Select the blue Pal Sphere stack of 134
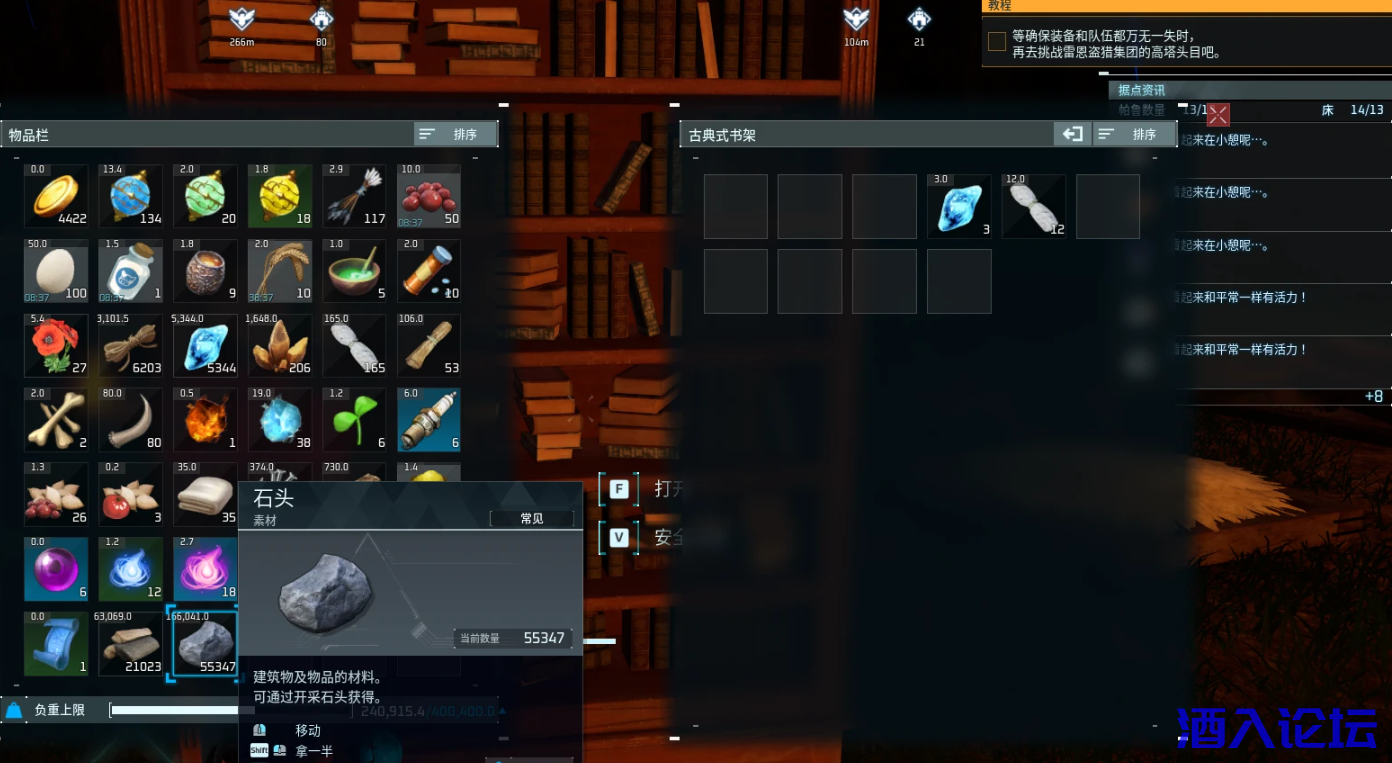Viewport: 1392px width, 763px height. [130, 196]
